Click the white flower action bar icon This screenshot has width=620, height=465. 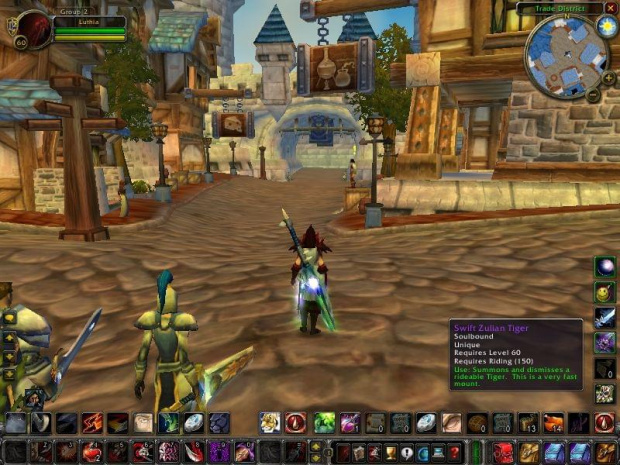coord(269,423)
